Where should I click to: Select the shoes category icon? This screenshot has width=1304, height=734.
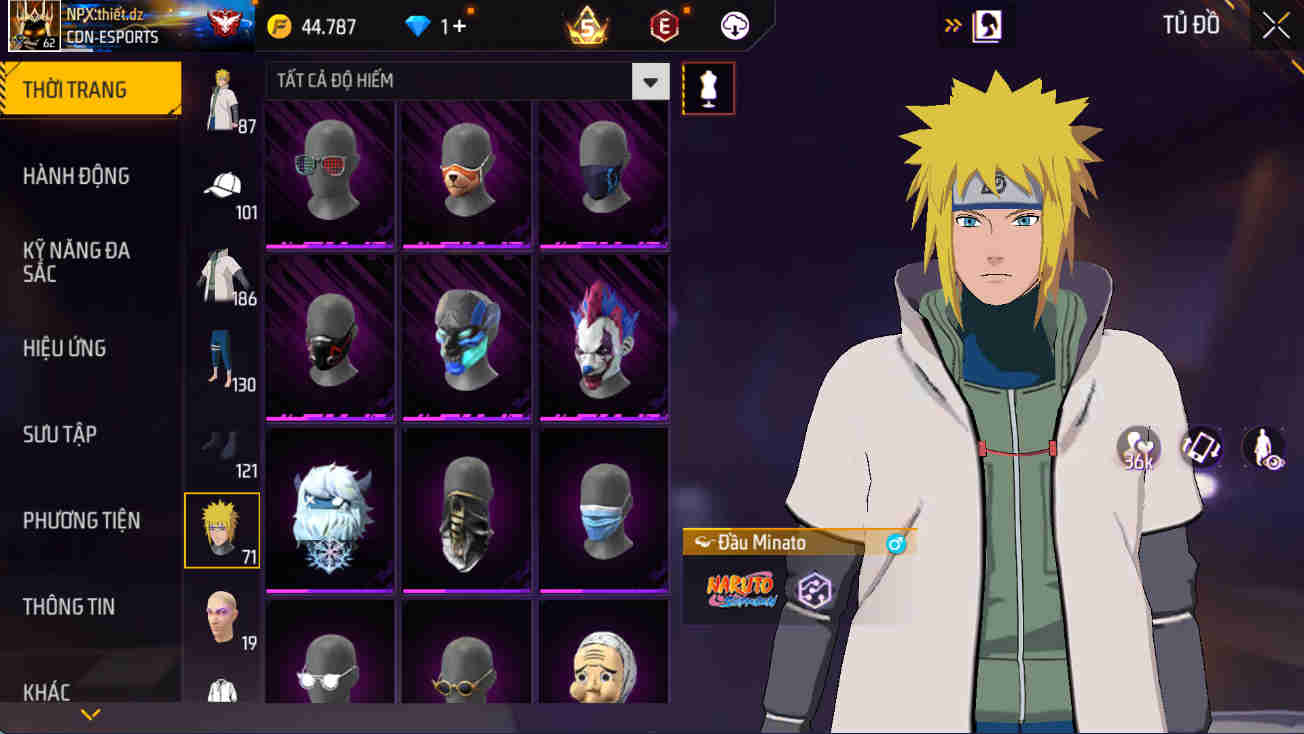(x=222, y=445)
